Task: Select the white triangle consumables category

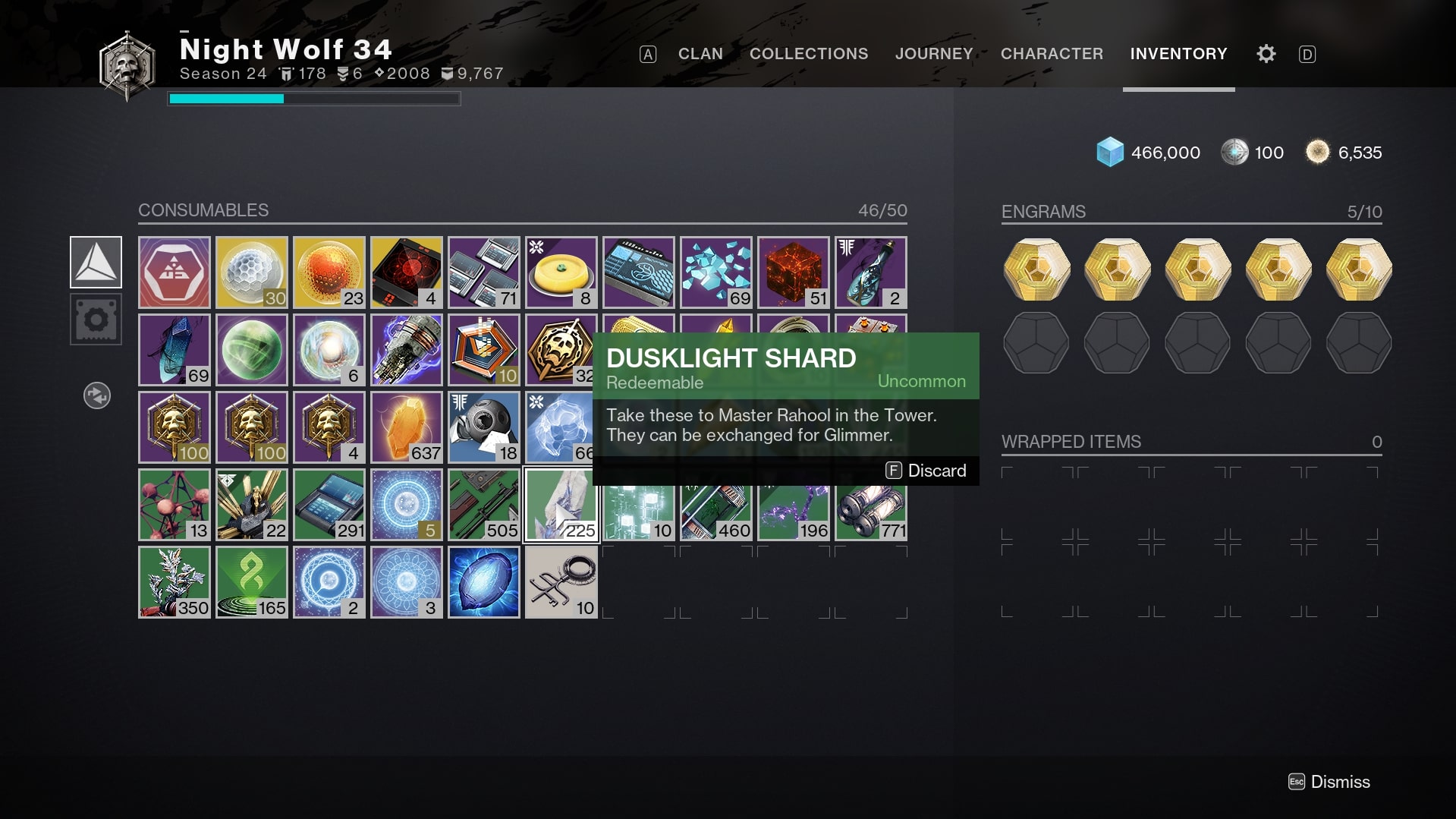Action: [96, 262]
